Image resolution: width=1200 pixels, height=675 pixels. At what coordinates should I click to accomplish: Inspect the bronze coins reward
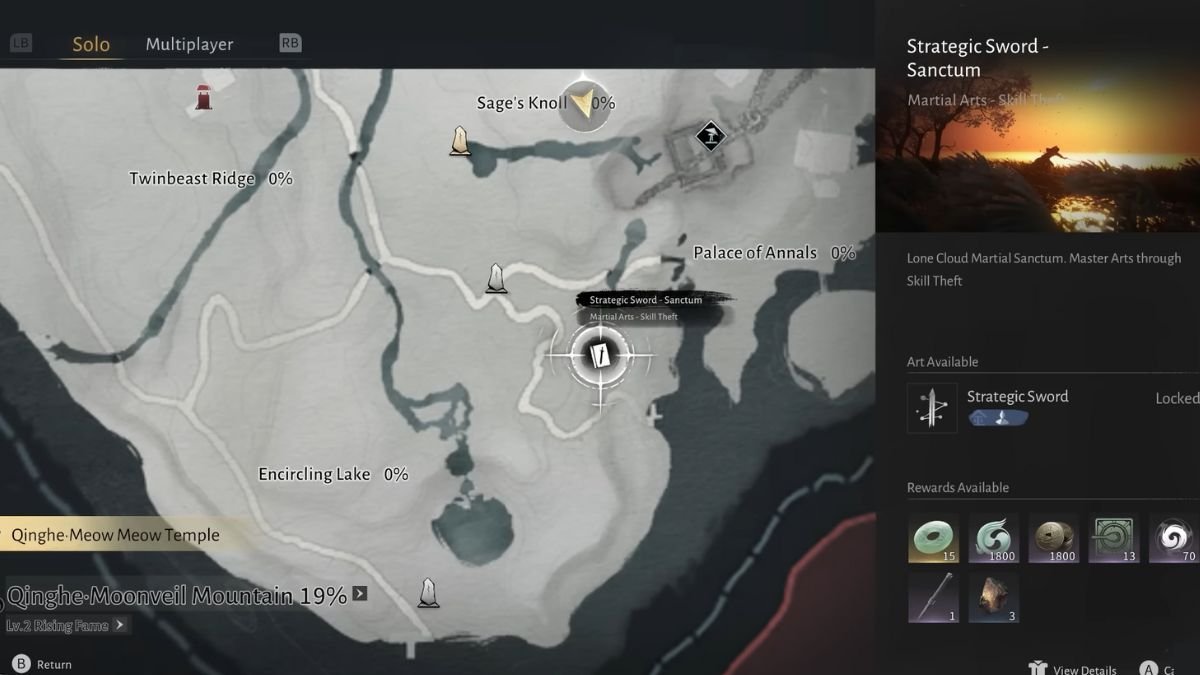(1054, 539)
